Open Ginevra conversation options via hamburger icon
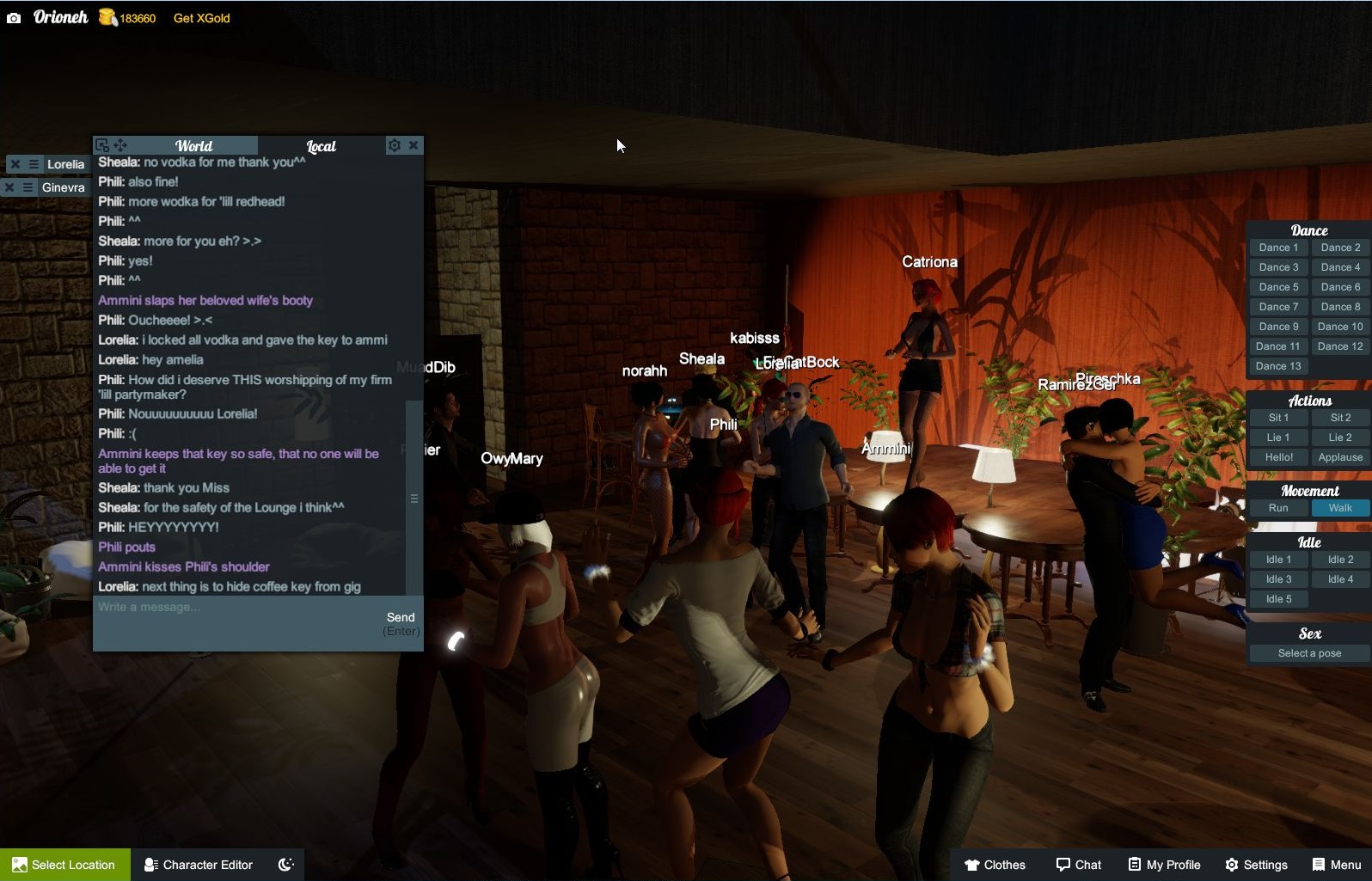The width and height of the screenshot is (1372, 881). pyautogui.click(x=26, y=187)
